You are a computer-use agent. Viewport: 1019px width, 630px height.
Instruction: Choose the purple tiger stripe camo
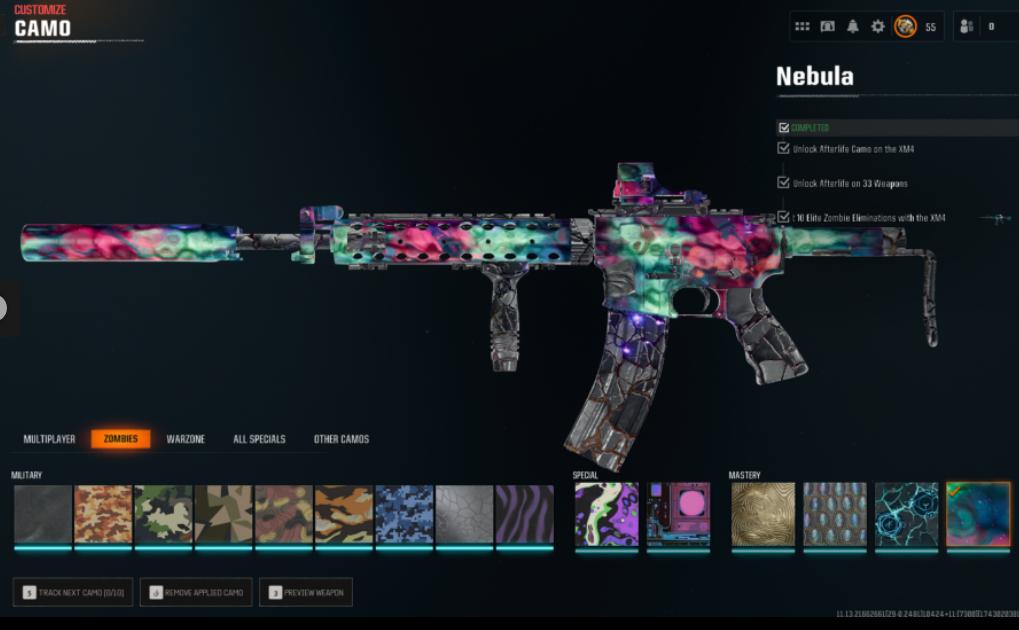(524, 515)
